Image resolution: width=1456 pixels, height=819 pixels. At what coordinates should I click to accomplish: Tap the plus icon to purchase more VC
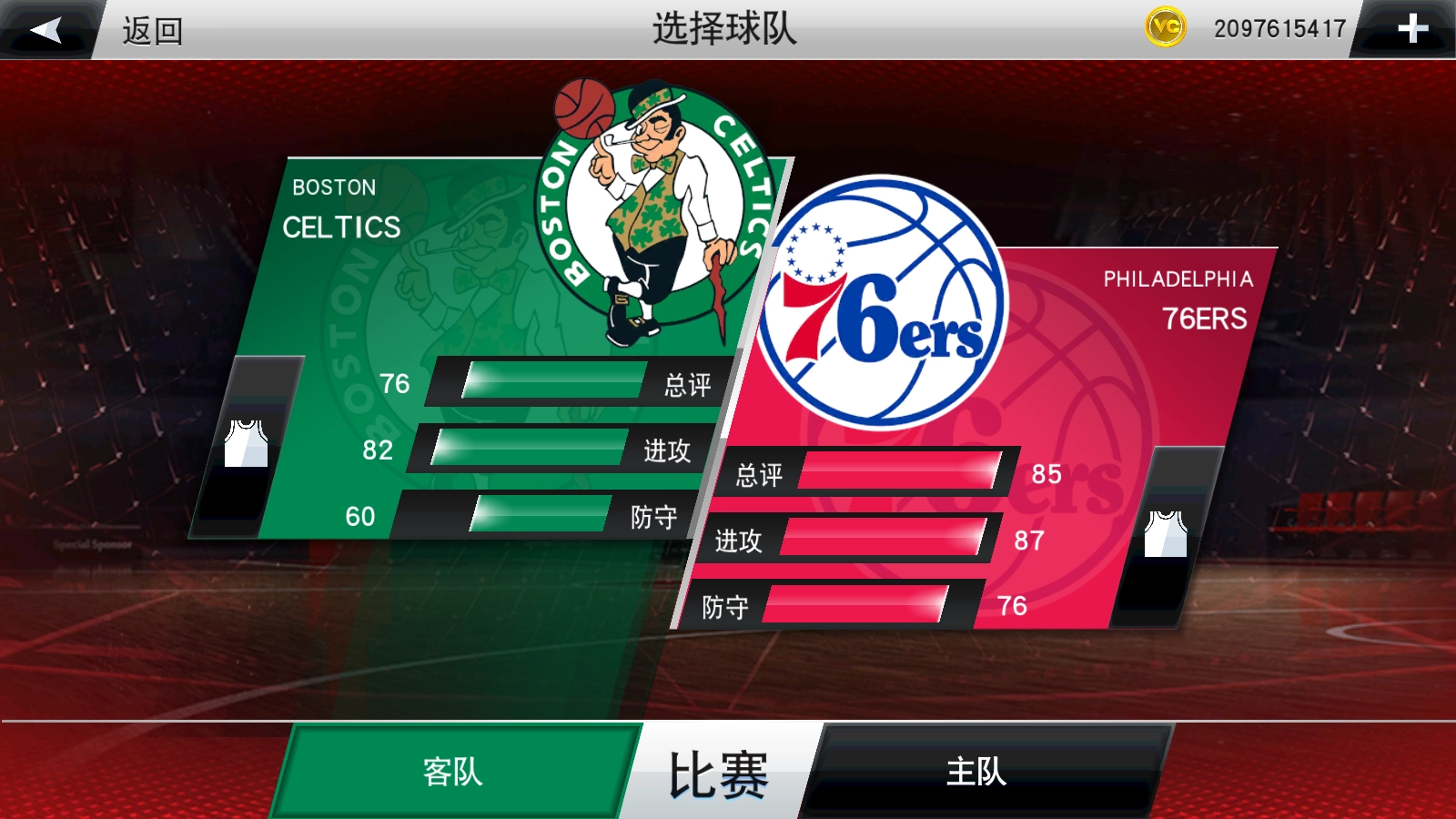[1411, 27]
